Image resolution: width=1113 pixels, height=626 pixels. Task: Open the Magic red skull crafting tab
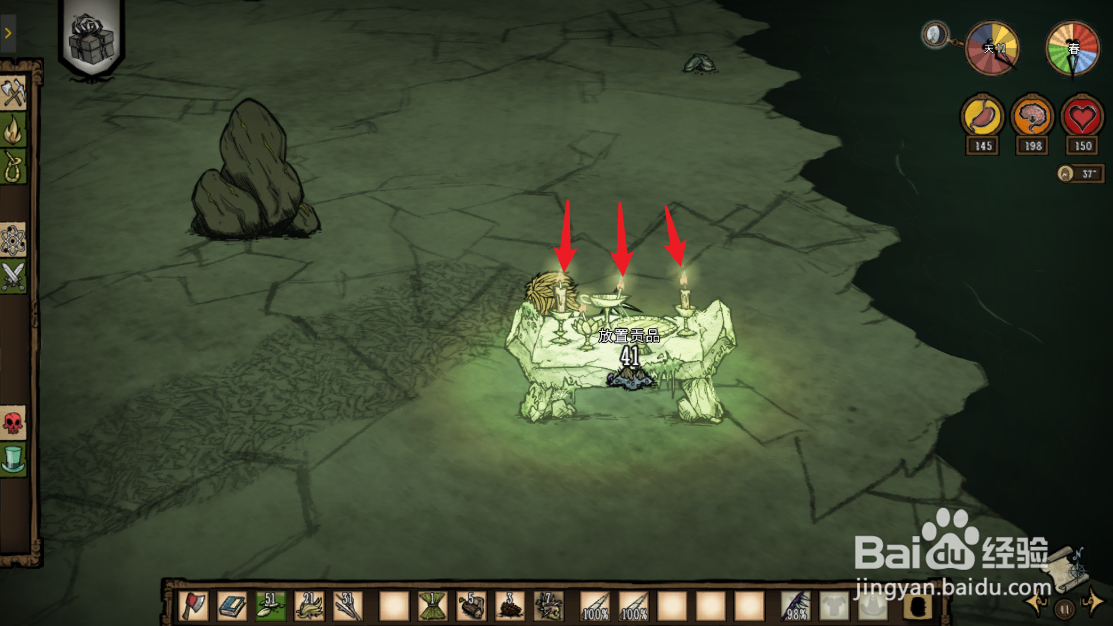[x=14, y=423]
